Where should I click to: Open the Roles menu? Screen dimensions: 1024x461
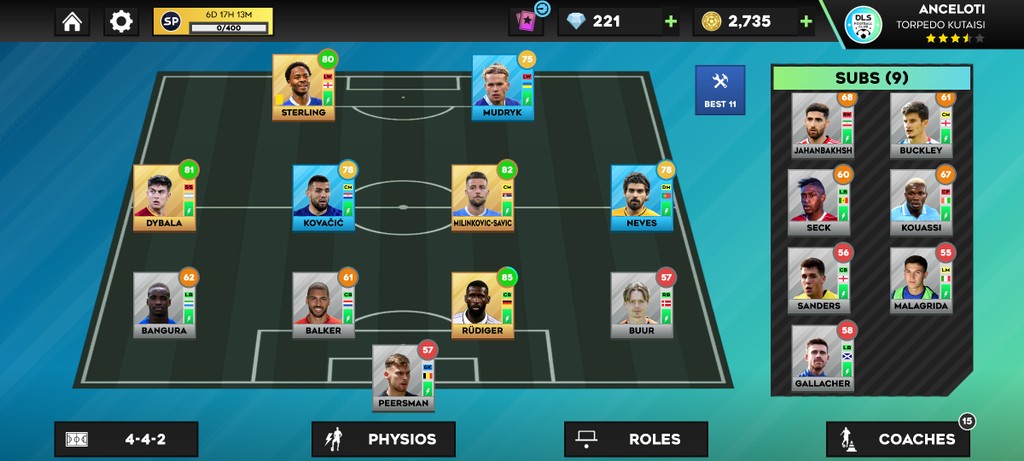coord(636,439)
